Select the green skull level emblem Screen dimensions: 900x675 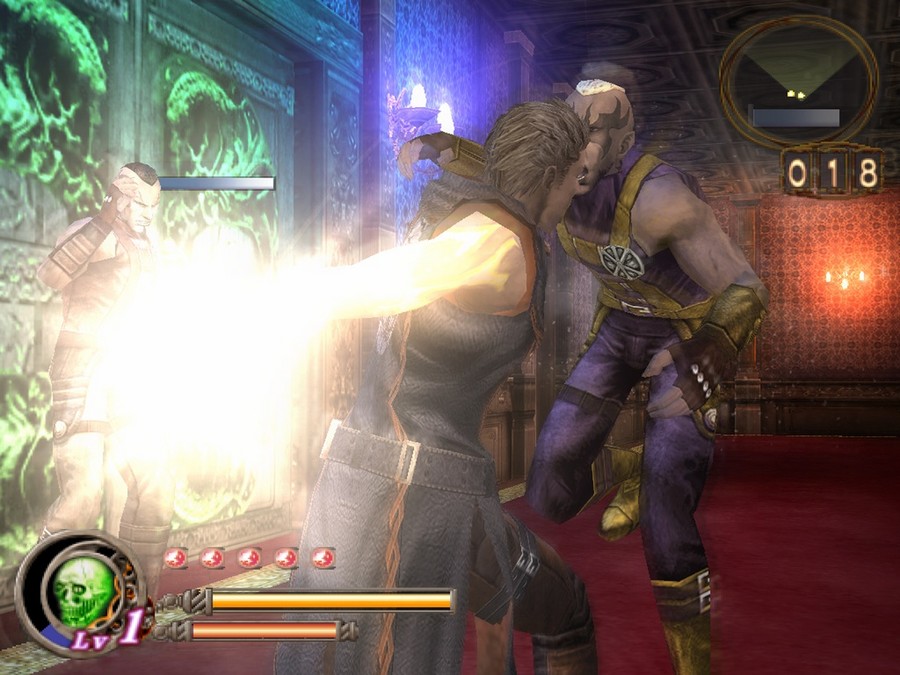click(82, 591)
